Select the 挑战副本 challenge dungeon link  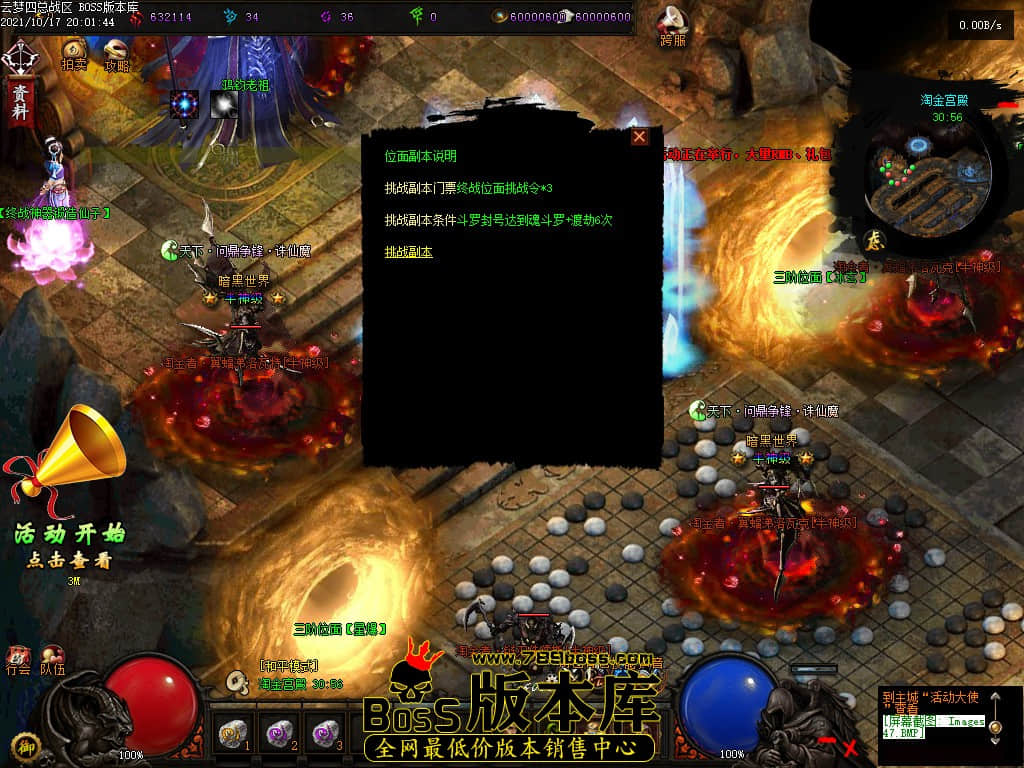[x=409, y=252]
